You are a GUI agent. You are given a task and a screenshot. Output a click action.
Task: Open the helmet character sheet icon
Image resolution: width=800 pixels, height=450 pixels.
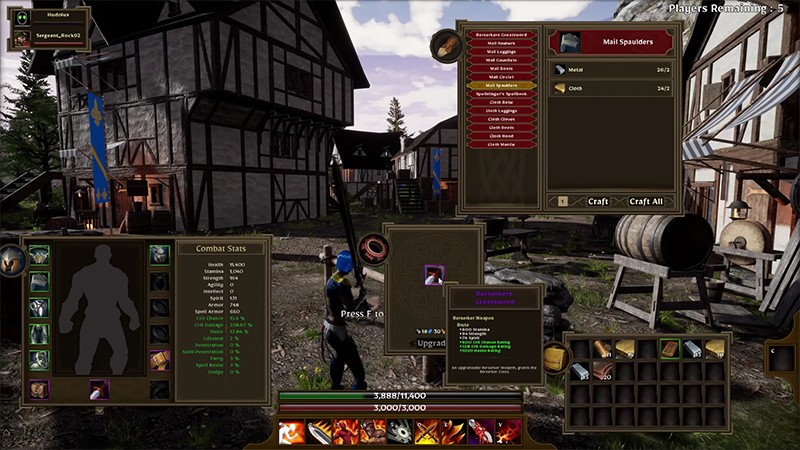[x=11, y=261]
